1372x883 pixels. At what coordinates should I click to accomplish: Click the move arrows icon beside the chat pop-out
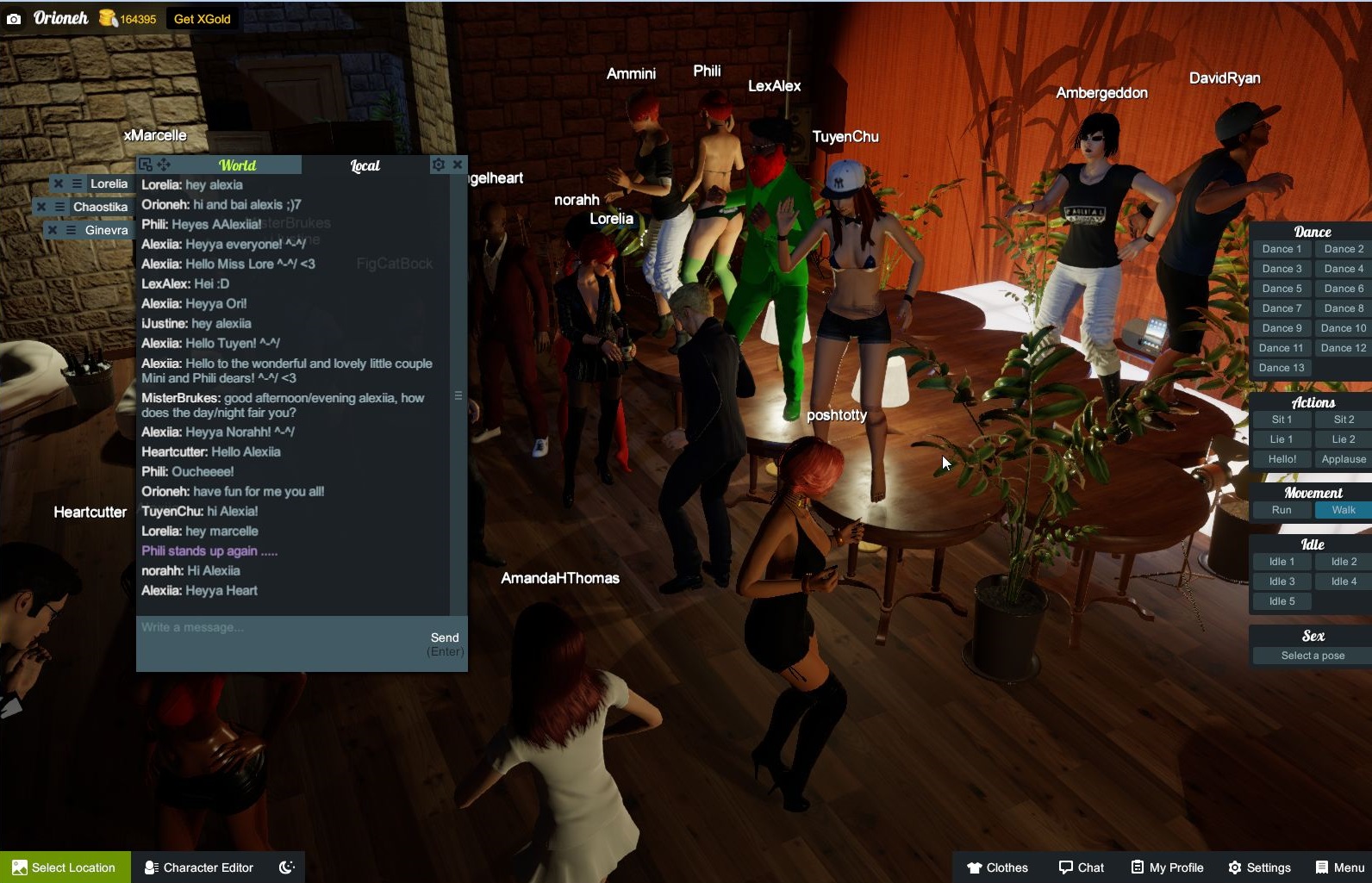[x=164, y=164]
